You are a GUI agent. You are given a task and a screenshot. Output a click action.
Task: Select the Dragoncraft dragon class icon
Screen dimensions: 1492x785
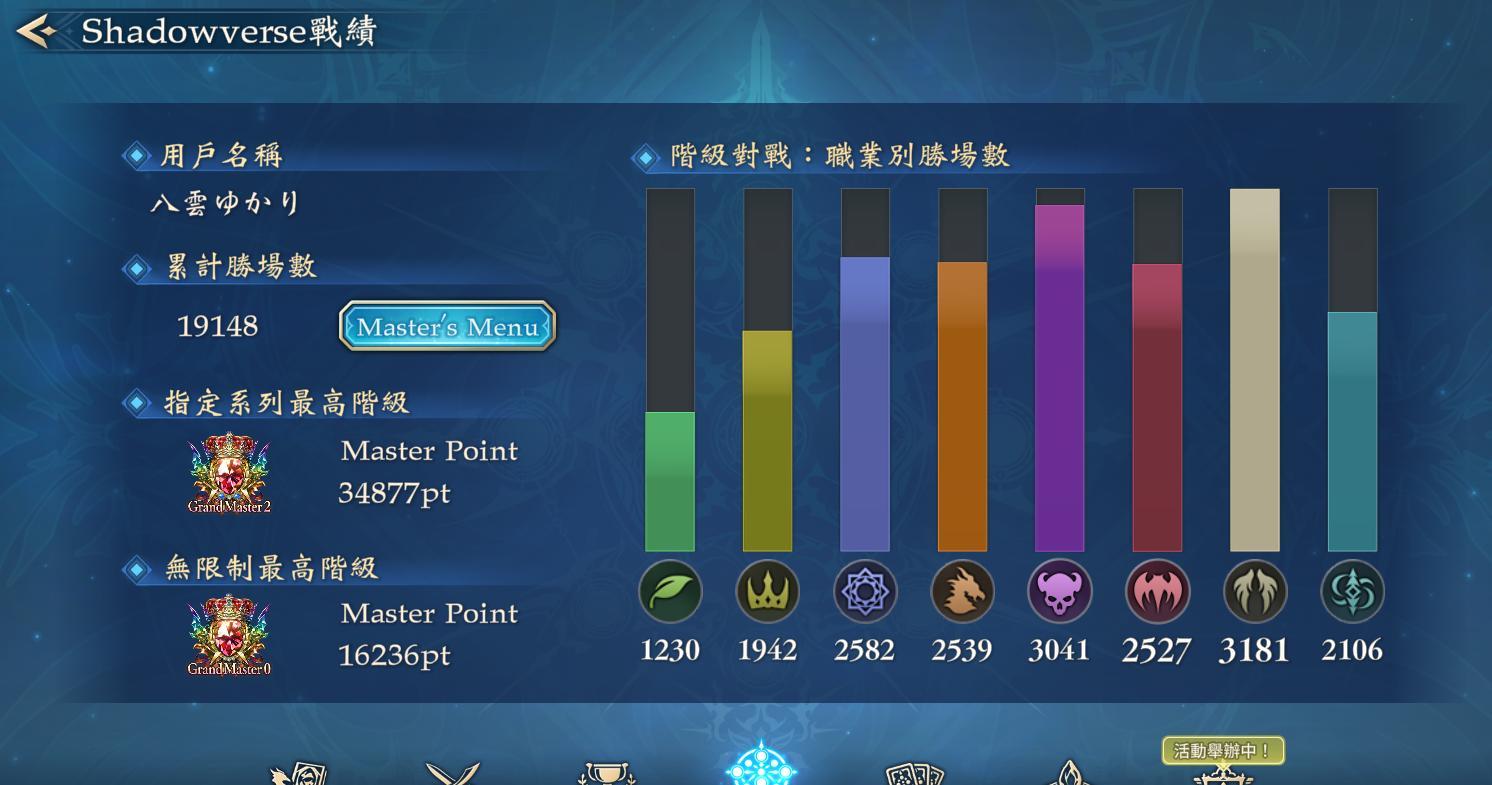[x=962, y=591]
